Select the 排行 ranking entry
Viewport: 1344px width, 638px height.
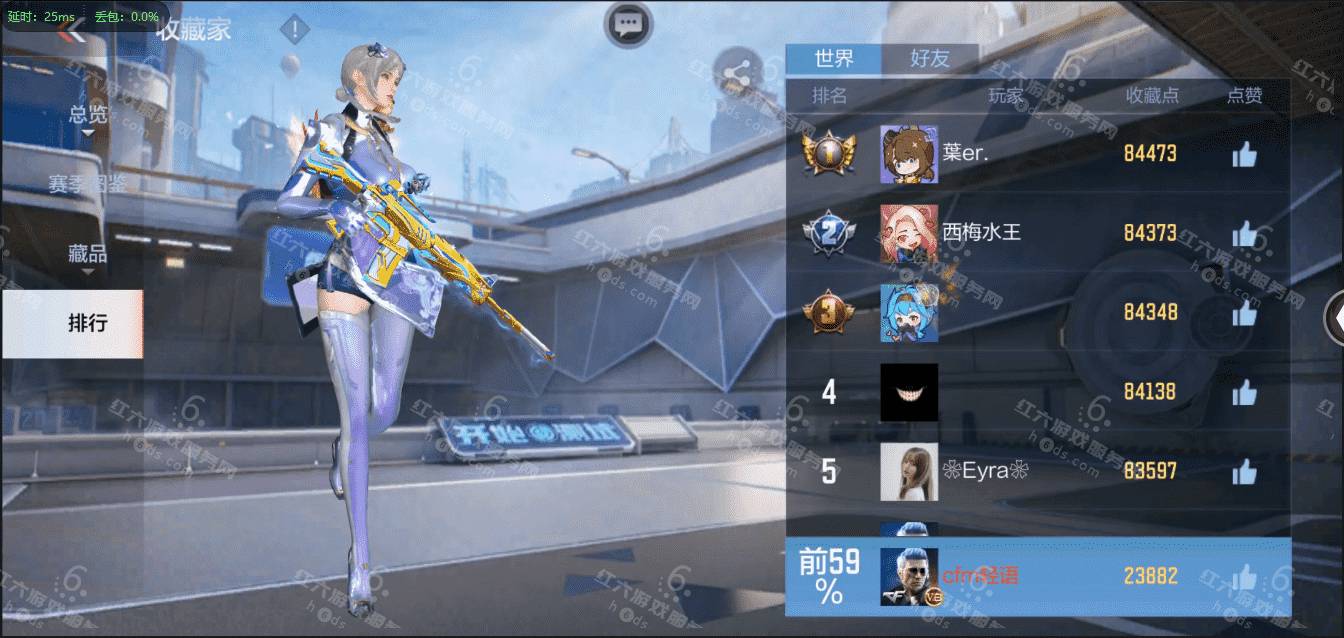[x=88, y=323]
